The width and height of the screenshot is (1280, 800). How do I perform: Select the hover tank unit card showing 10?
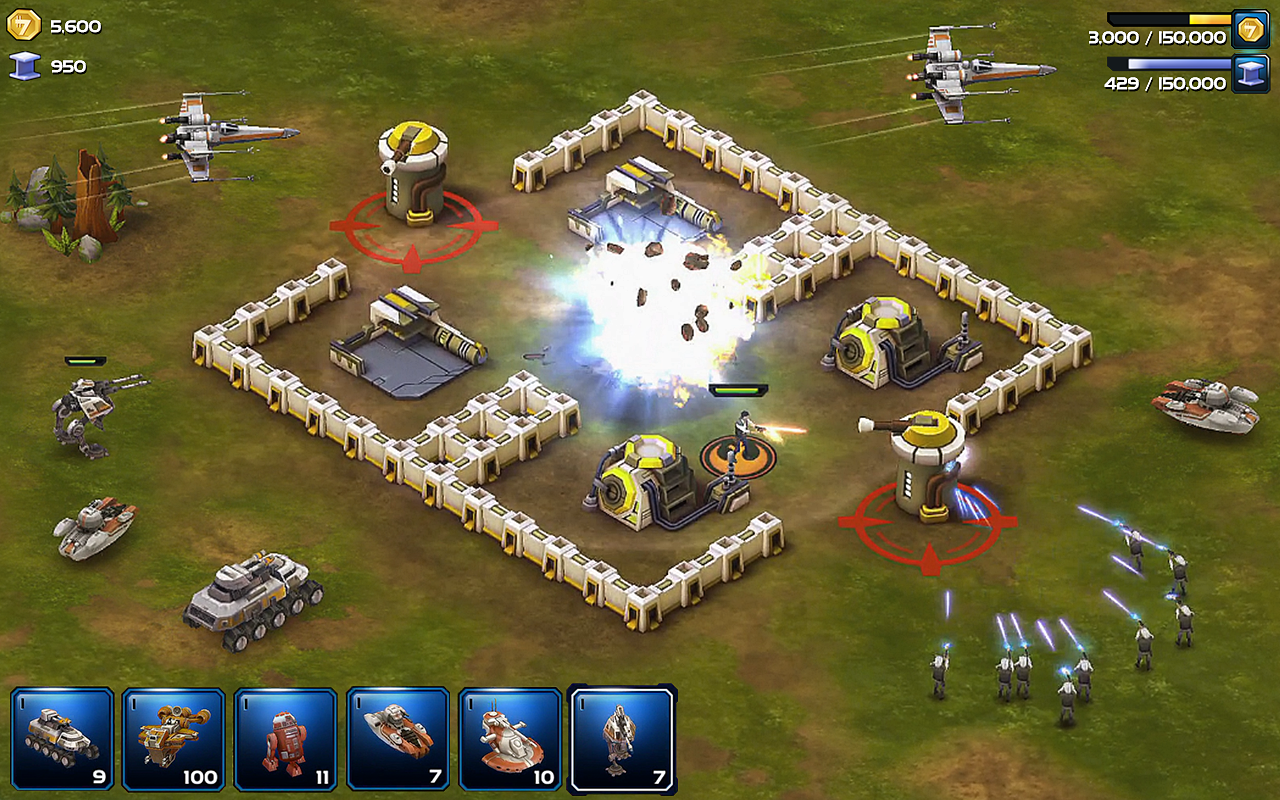point(509,740)
